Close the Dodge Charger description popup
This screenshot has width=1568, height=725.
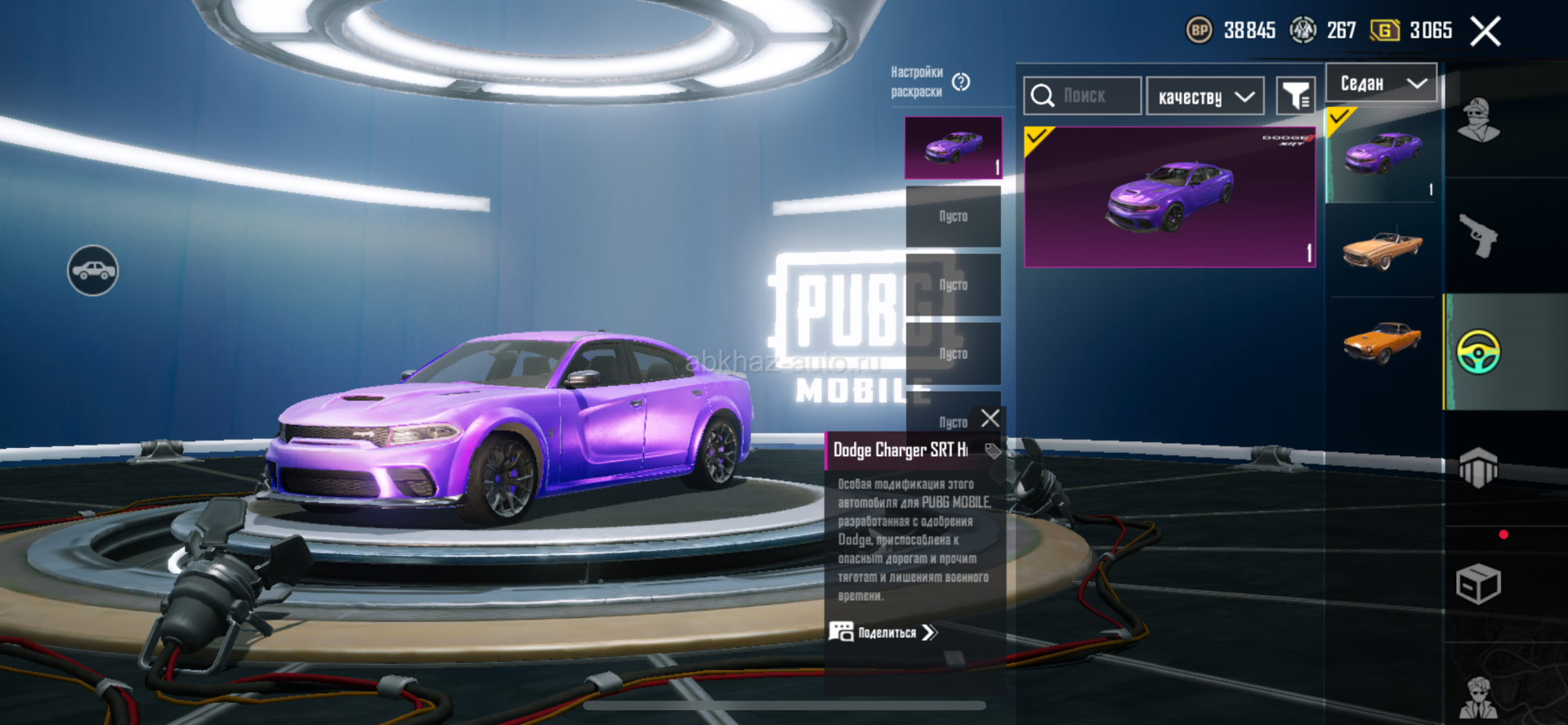[990, 418]
